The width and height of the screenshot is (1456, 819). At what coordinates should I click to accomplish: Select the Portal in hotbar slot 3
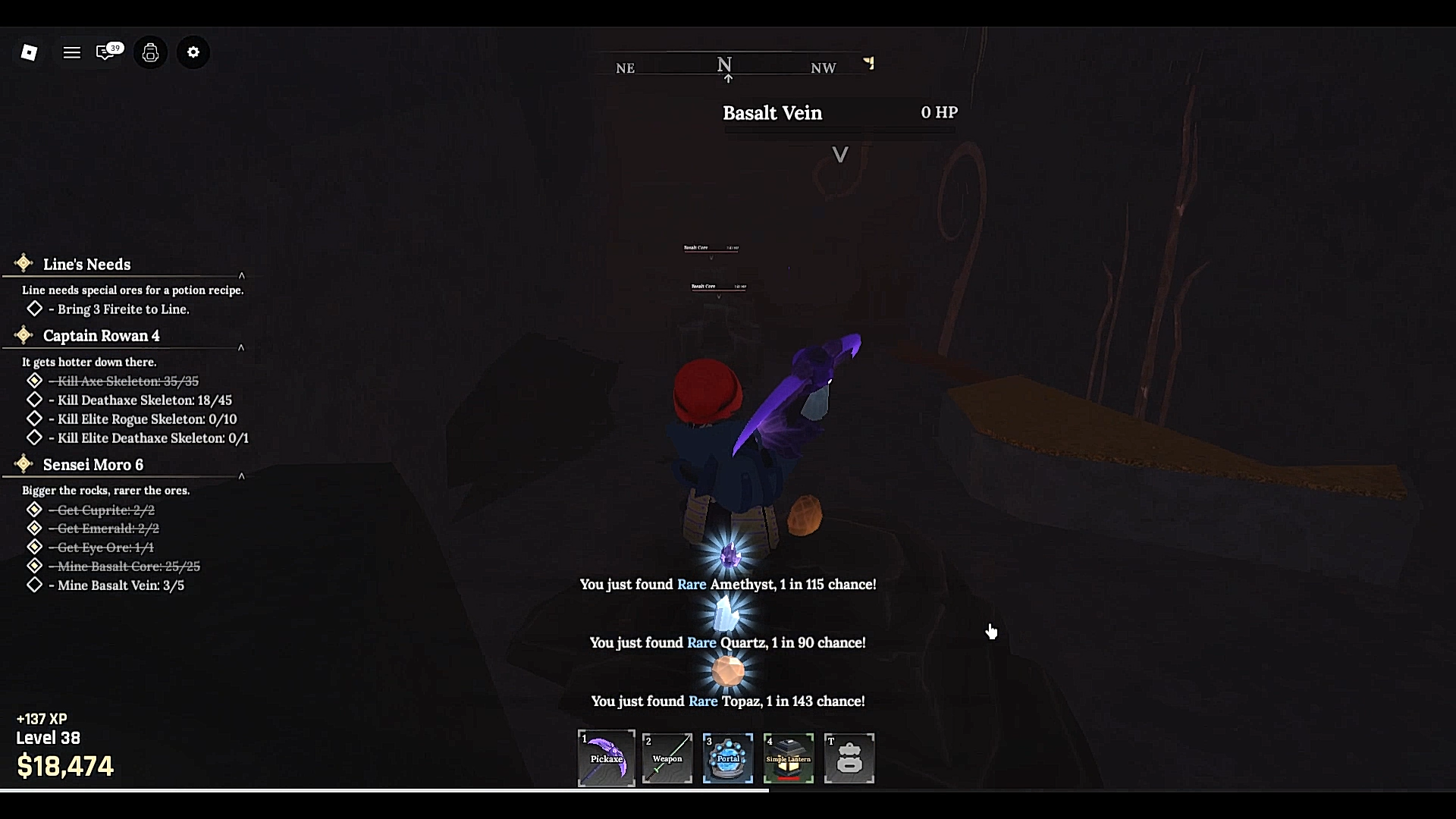727,758
